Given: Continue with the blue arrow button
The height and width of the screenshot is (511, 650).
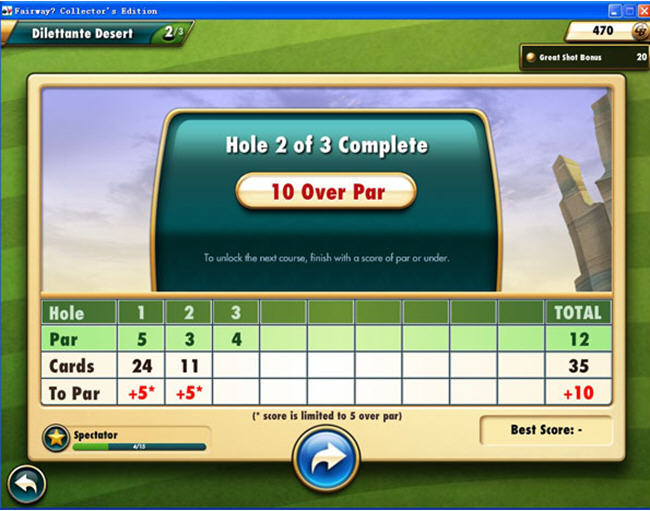Looking at the screenshot, I should point(326,459).
